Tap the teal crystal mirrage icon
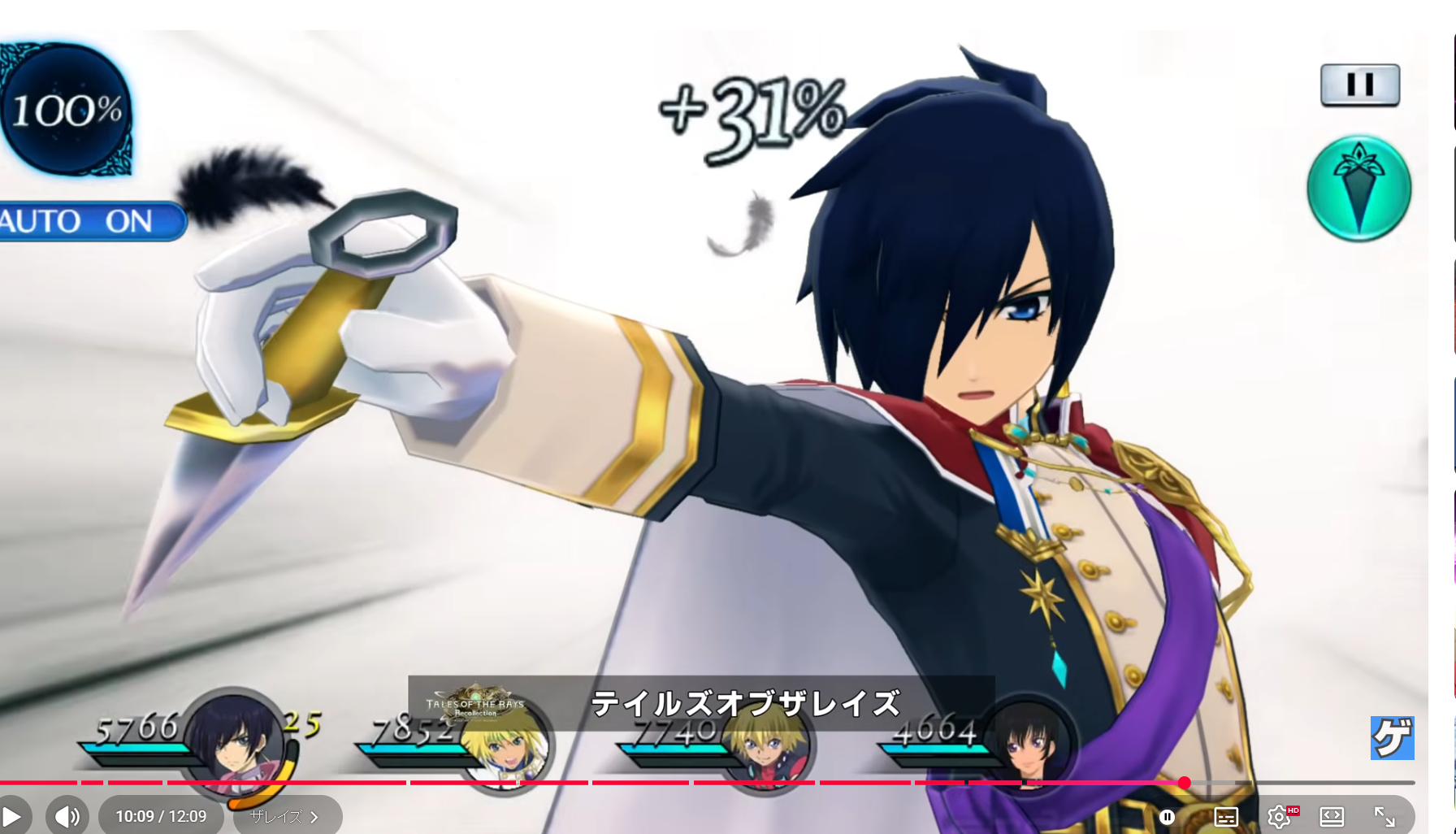The height and width of the screenshot is (834, 1456). [1358, 189]
